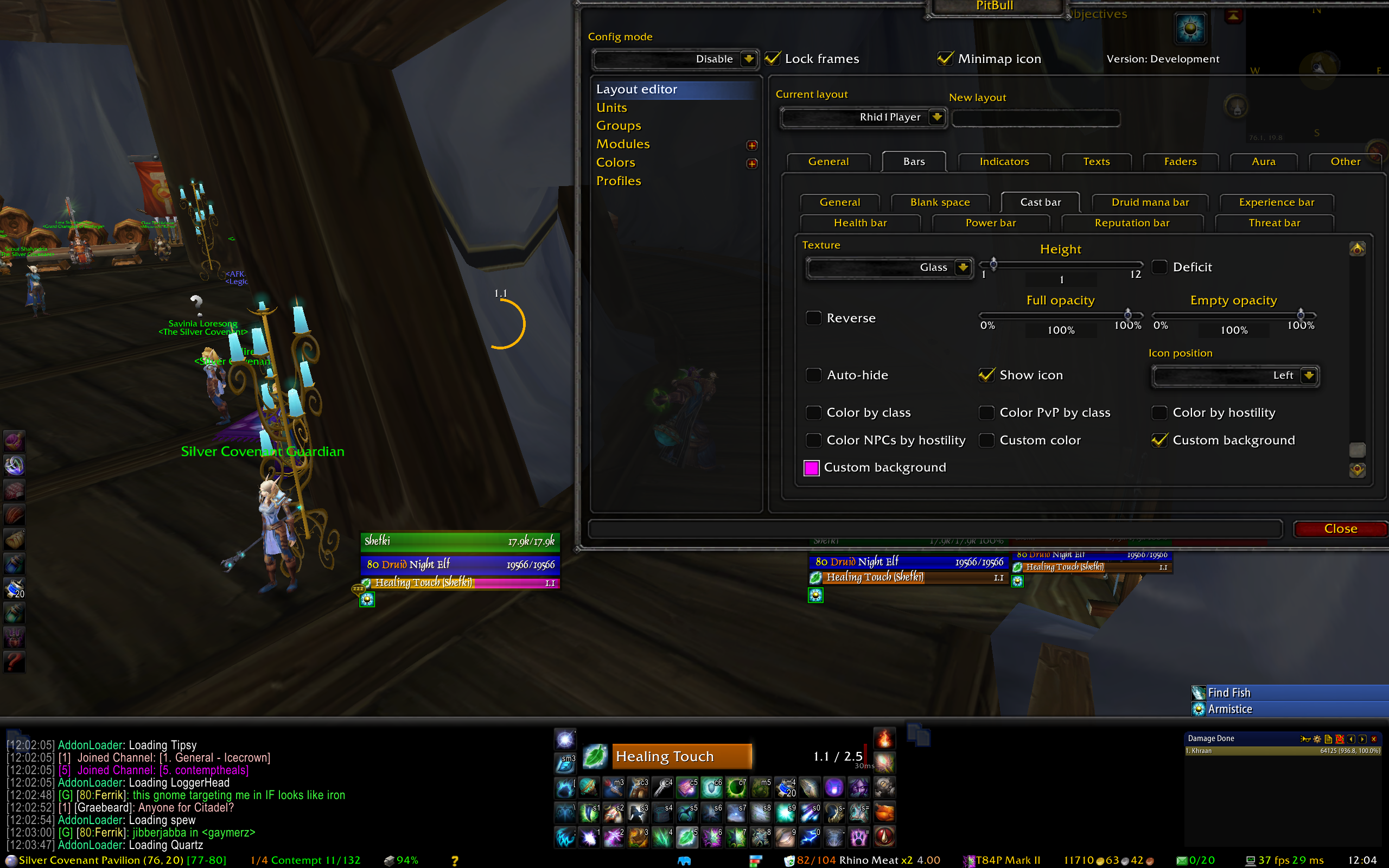
Task: Select Groups in the sidebar
Action: point(618,126)
